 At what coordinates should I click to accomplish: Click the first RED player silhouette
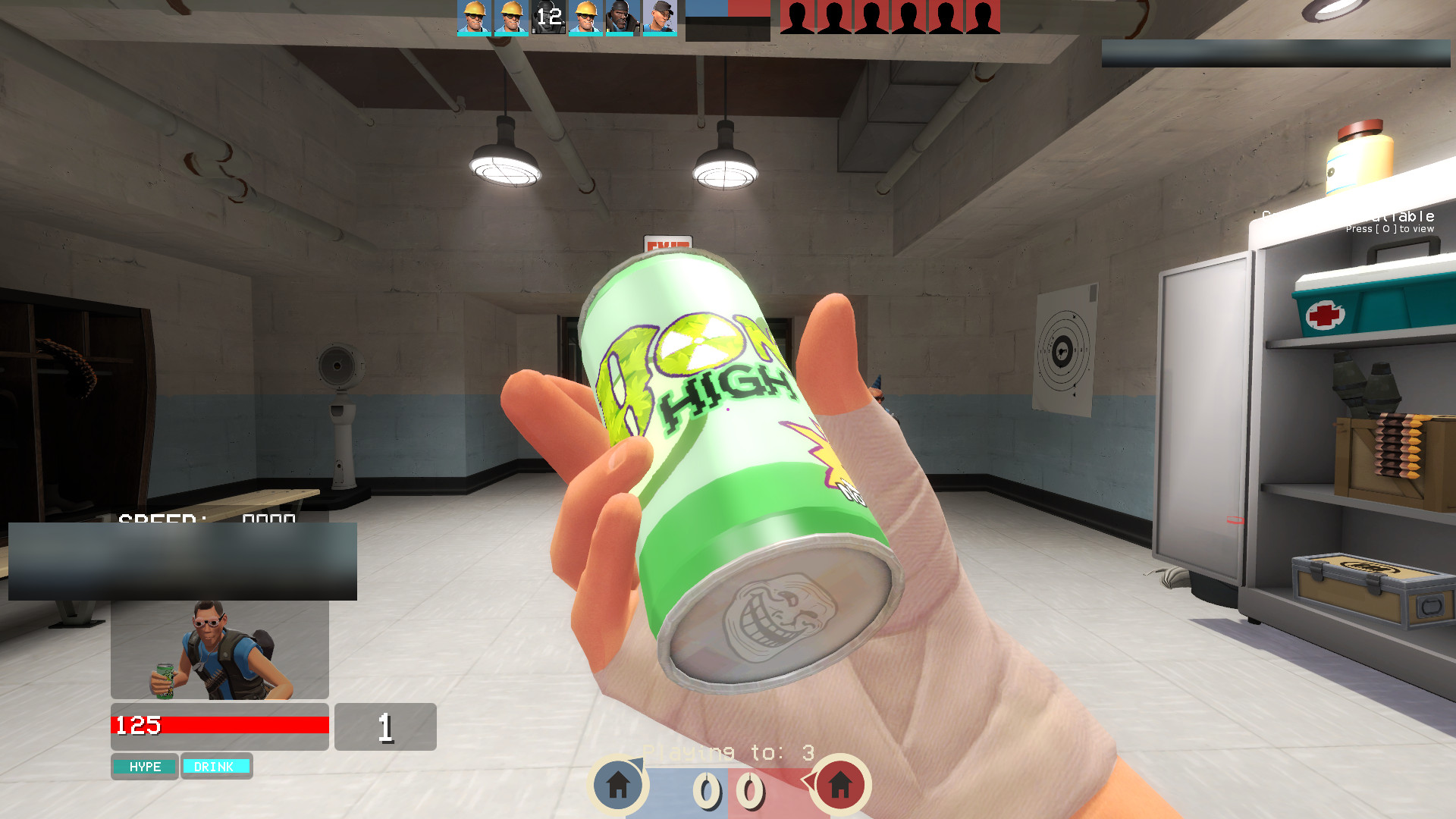(796, 17)
